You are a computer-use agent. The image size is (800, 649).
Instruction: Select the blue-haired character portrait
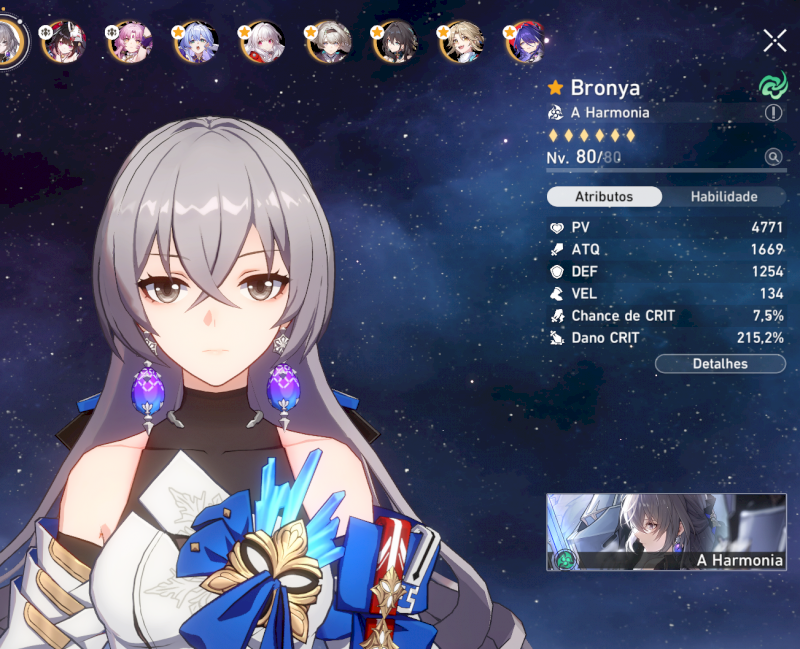coord(196,42)
